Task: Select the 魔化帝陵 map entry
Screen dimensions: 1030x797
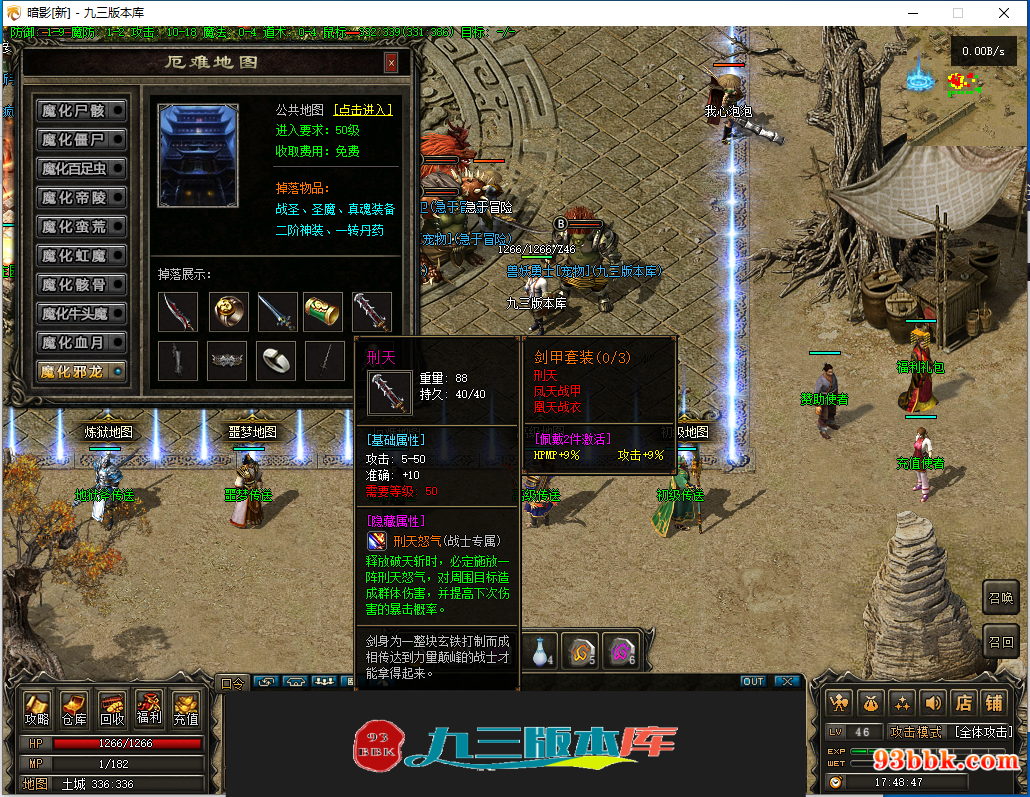Action: click(81, 197)
